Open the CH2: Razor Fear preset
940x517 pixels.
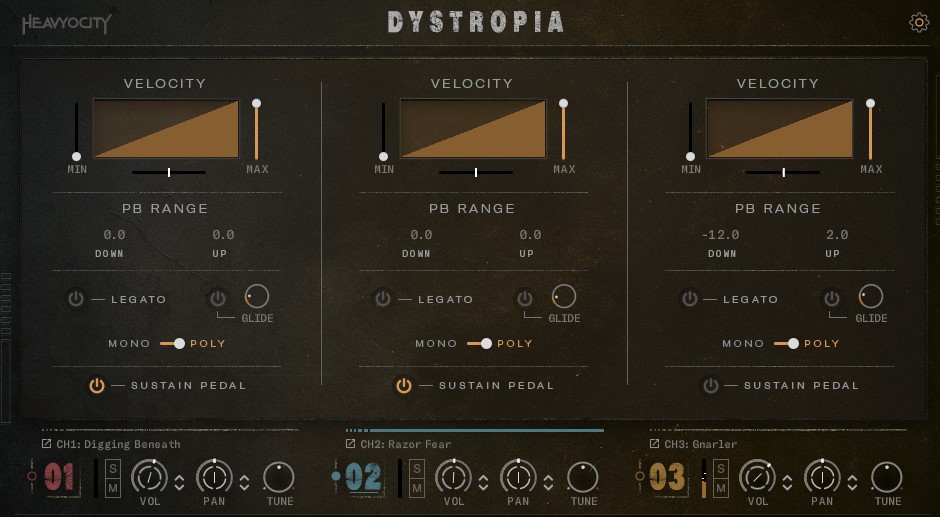click(405, 444)
